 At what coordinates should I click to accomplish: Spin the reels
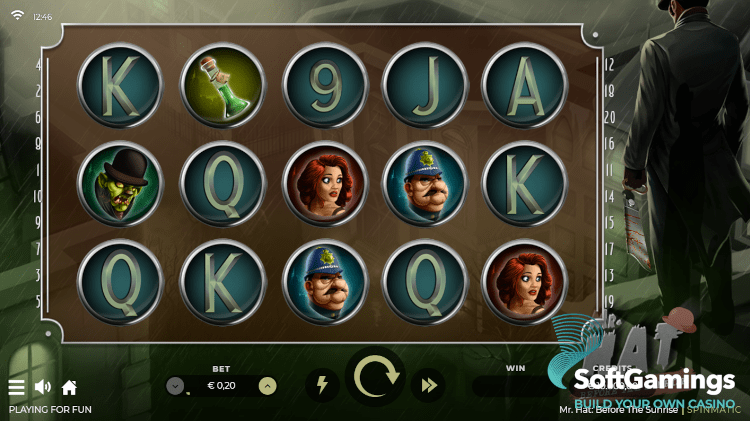click(375, 378)
